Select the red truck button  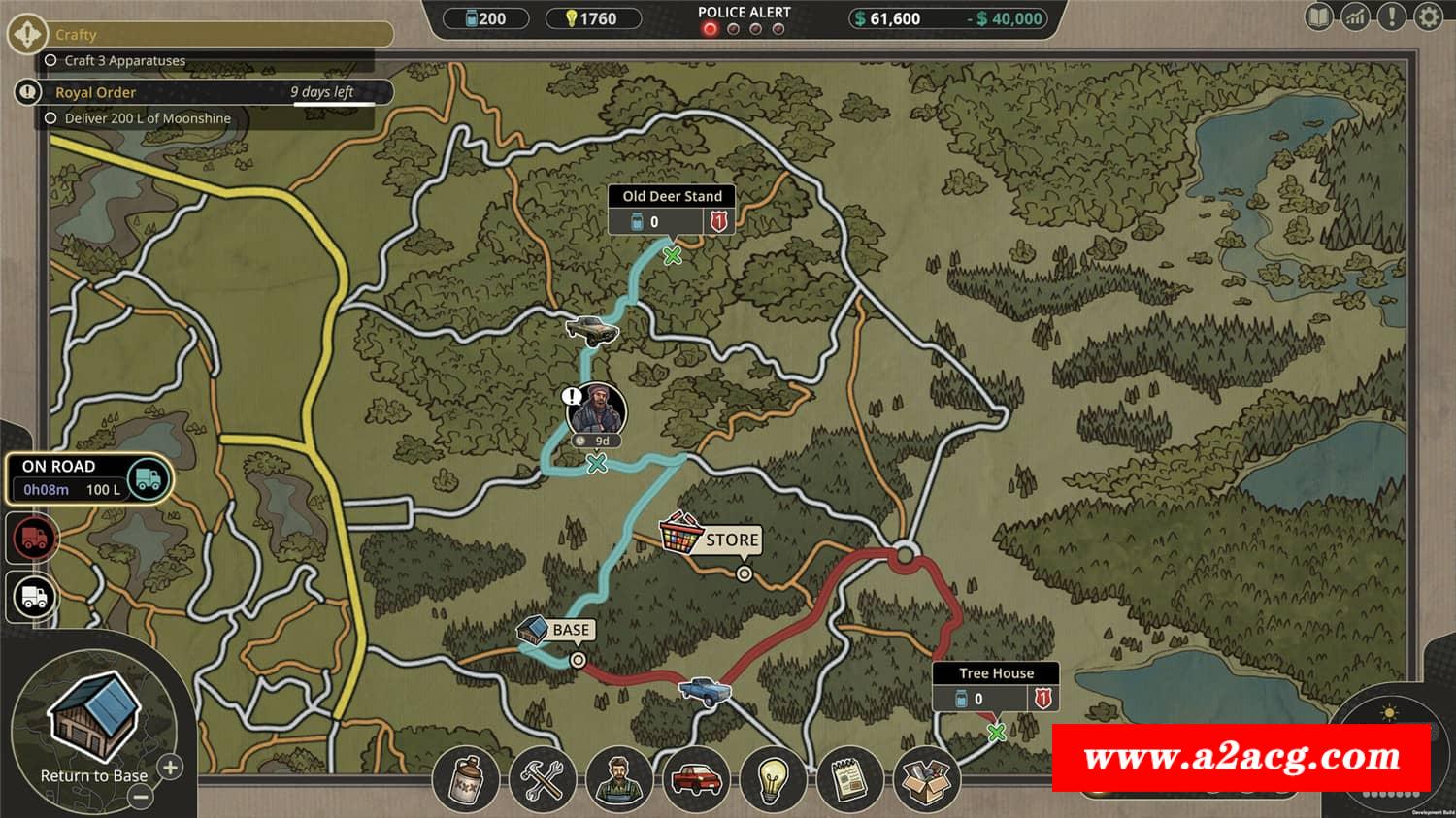click(34, 539)
